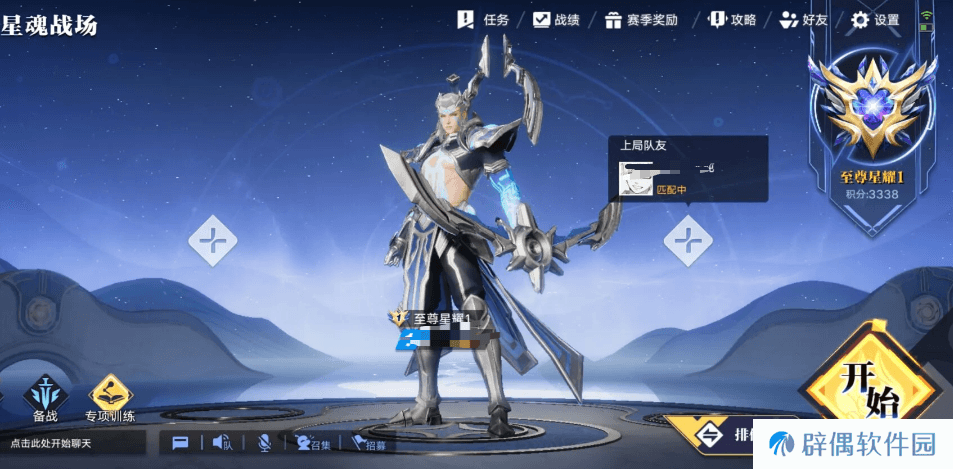Screen dimensions: 953x469
Task: Switch match mode with the swap-arrows button
Action: [x=708, y=434]
